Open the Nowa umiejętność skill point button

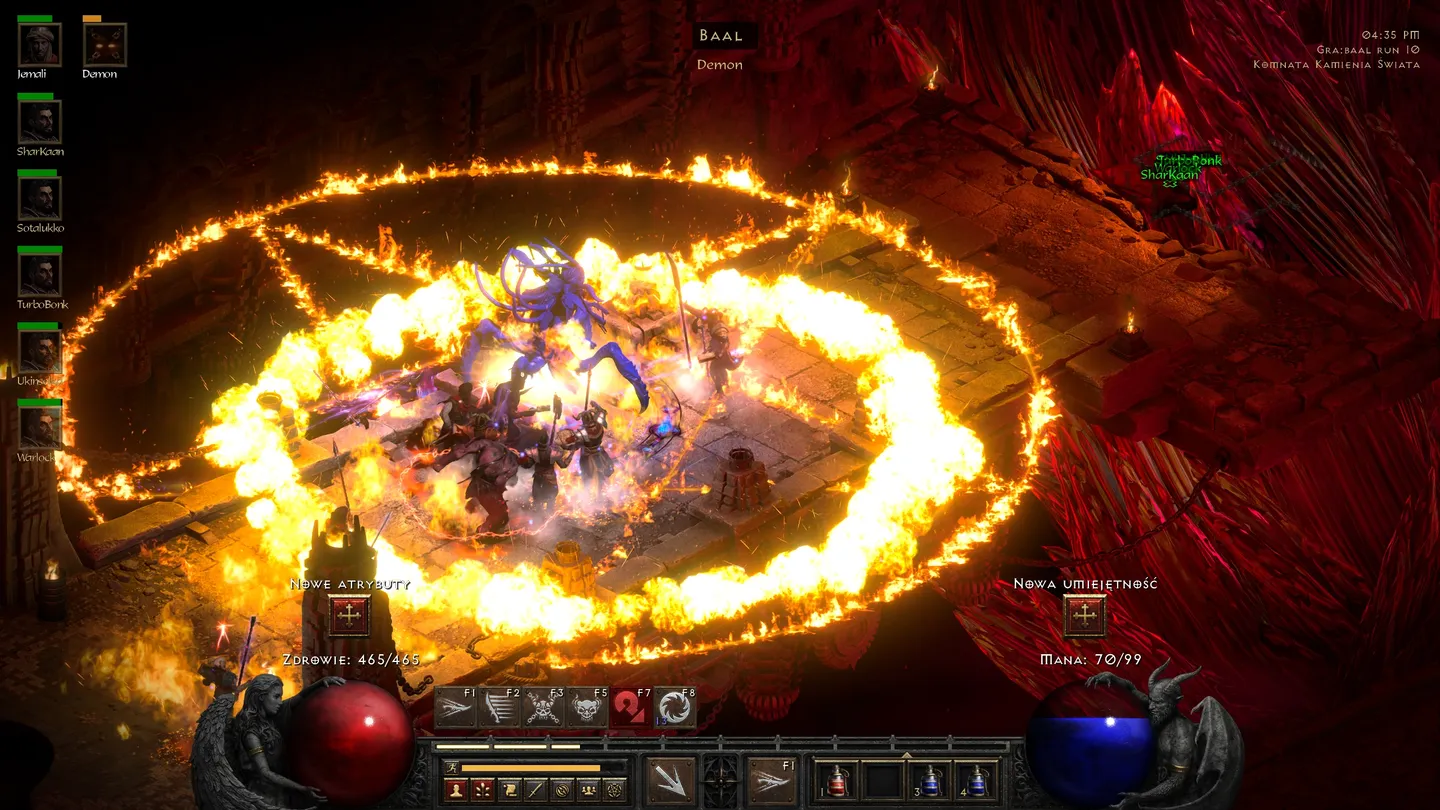(x=1085, y=616)
